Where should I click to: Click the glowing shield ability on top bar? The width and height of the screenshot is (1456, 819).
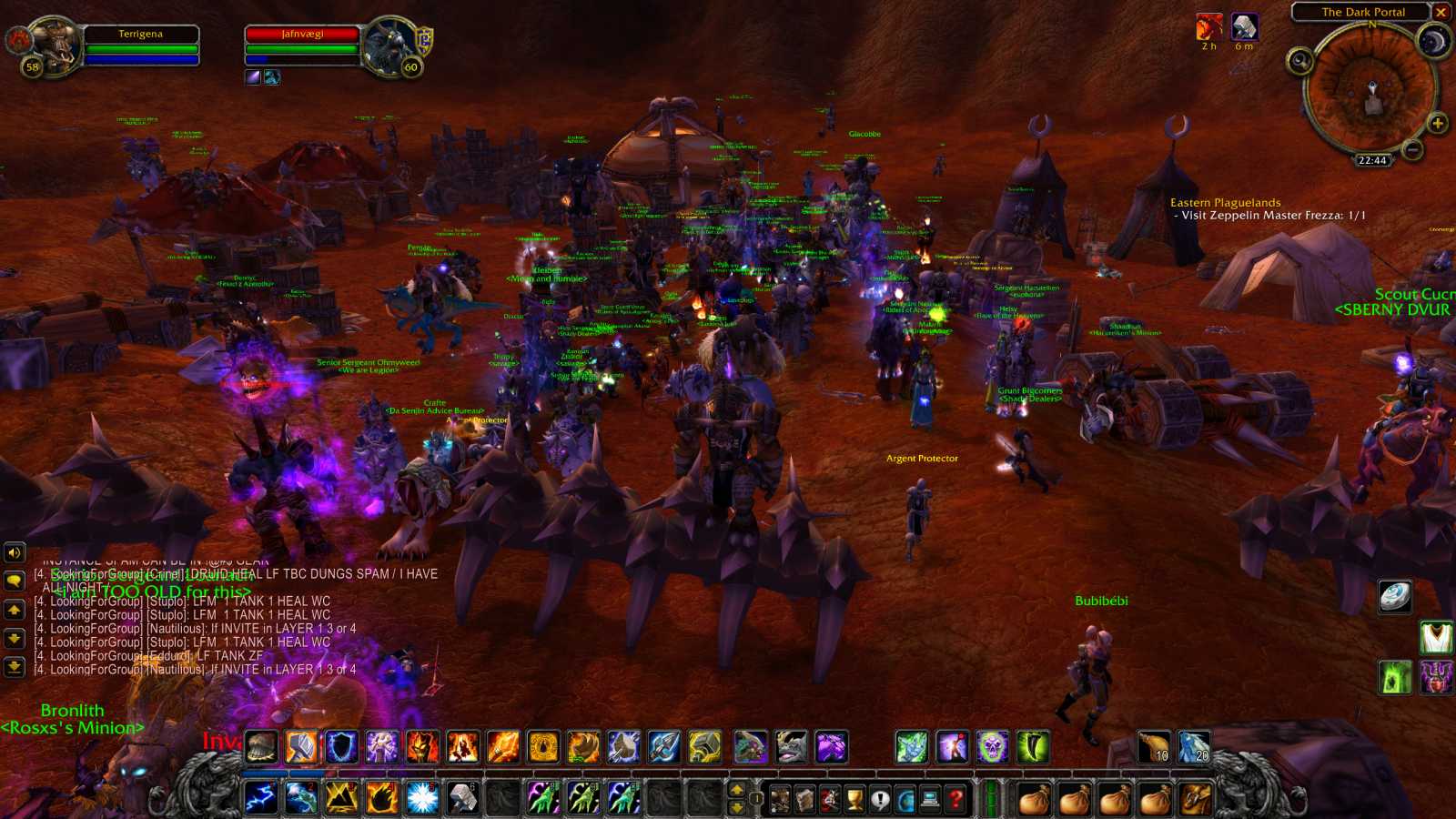(x=339, y=748)
